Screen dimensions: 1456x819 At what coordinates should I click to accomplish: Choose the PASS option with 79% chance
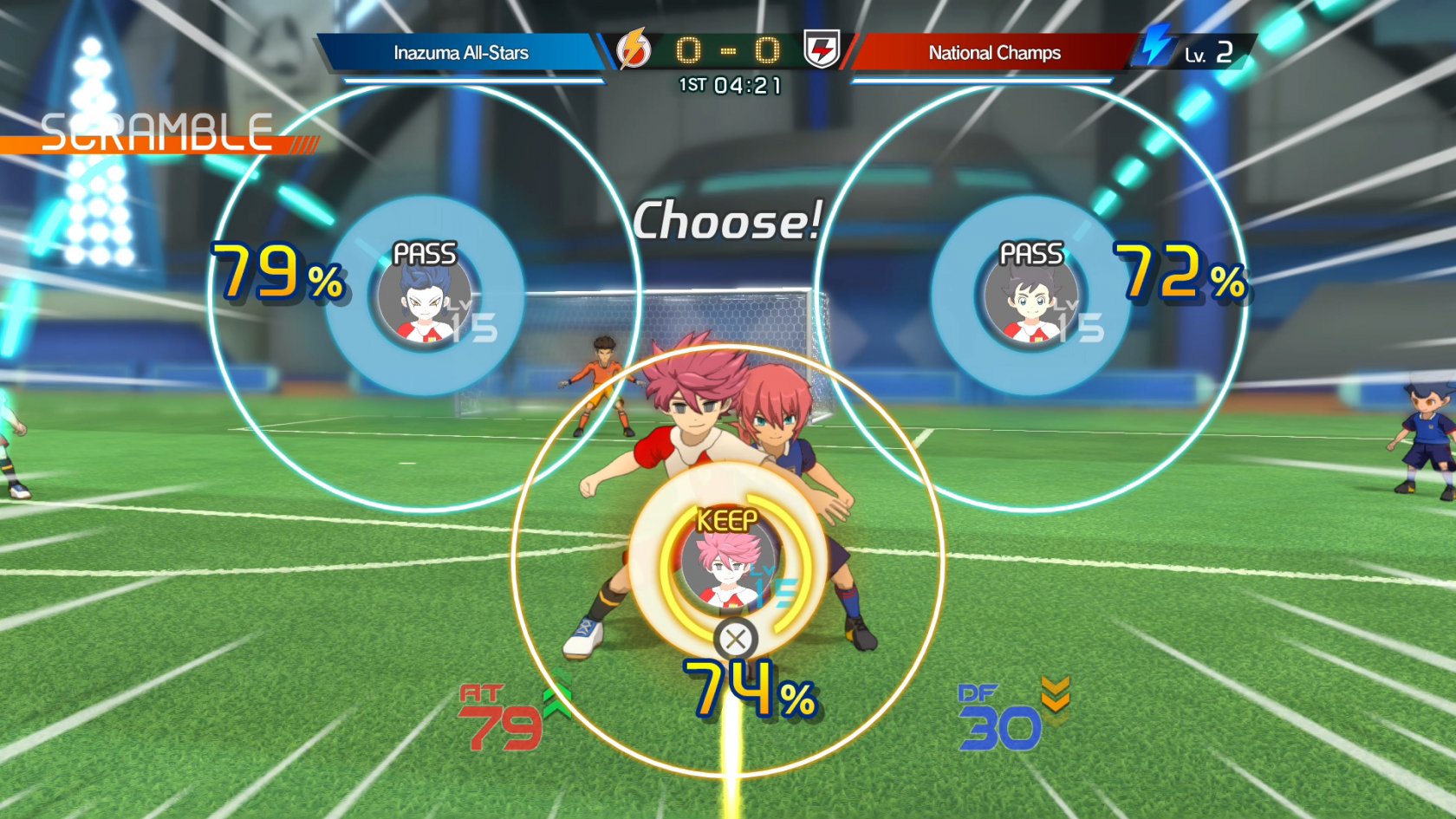424,296
